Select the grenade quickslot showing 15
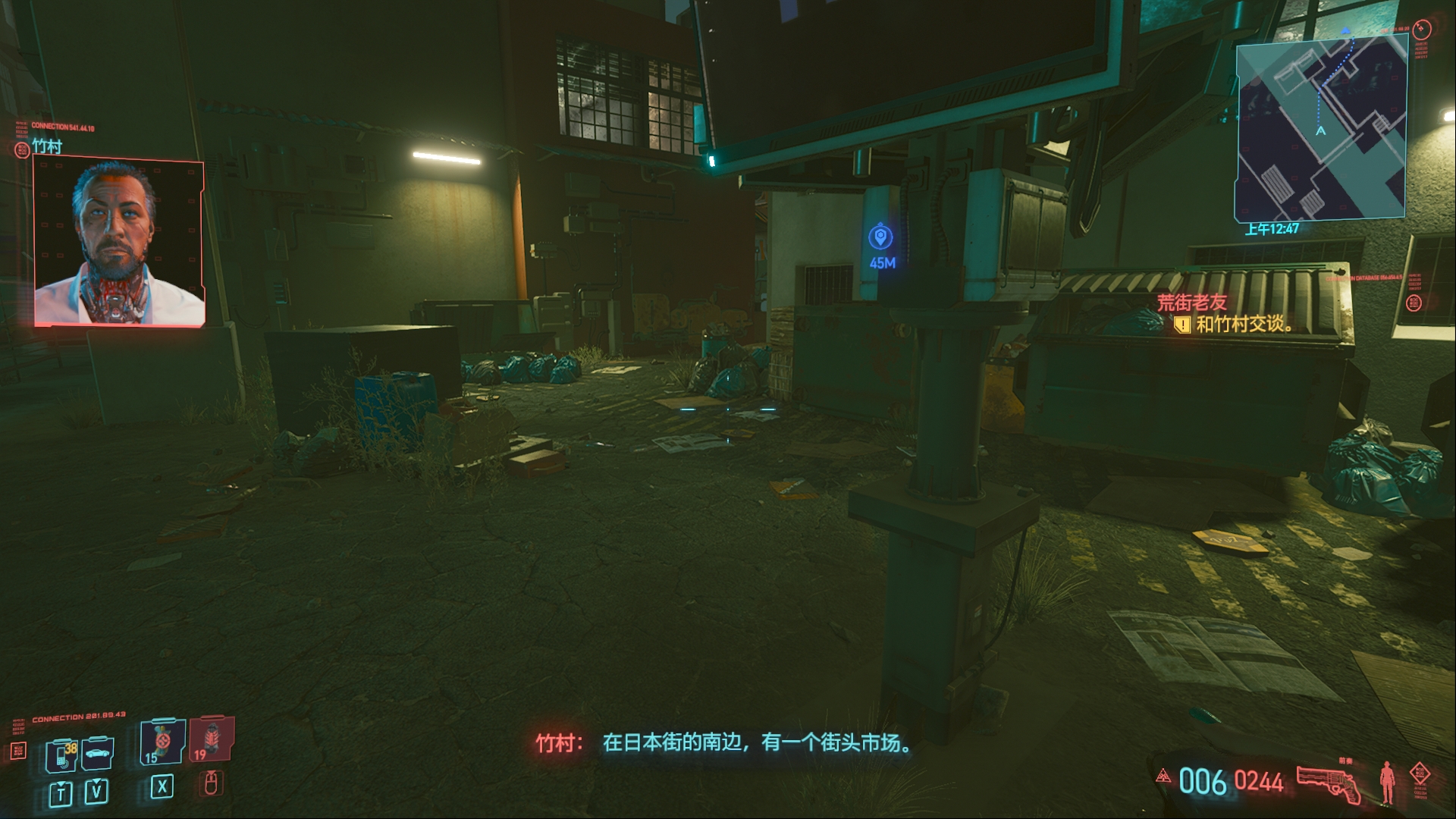The height and width of the screenshot is (819, 1456). point(161,745)
